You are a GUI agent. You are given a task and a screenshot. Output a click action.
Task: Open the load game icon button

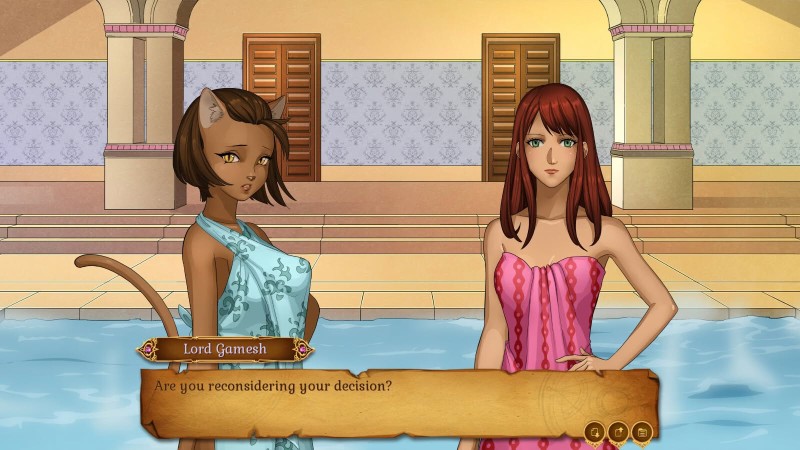click(619, 432)
